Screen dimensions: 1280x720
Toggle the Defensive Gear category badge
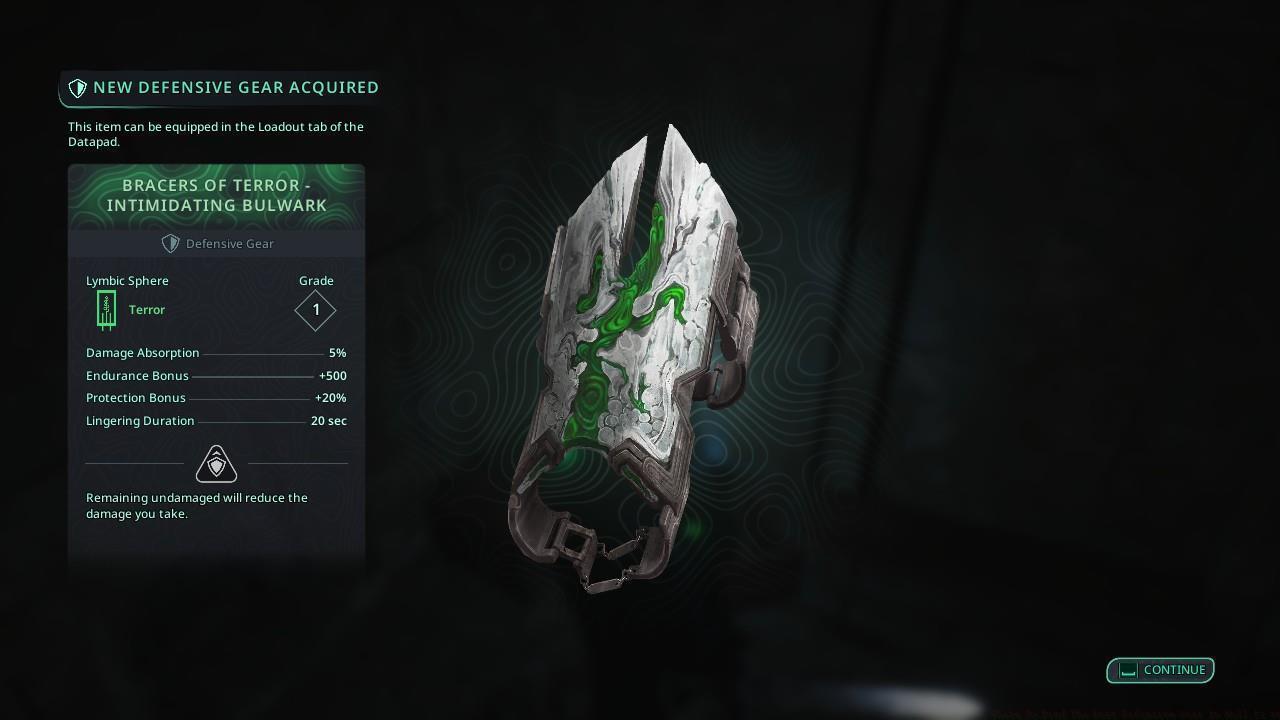[217, 243]
